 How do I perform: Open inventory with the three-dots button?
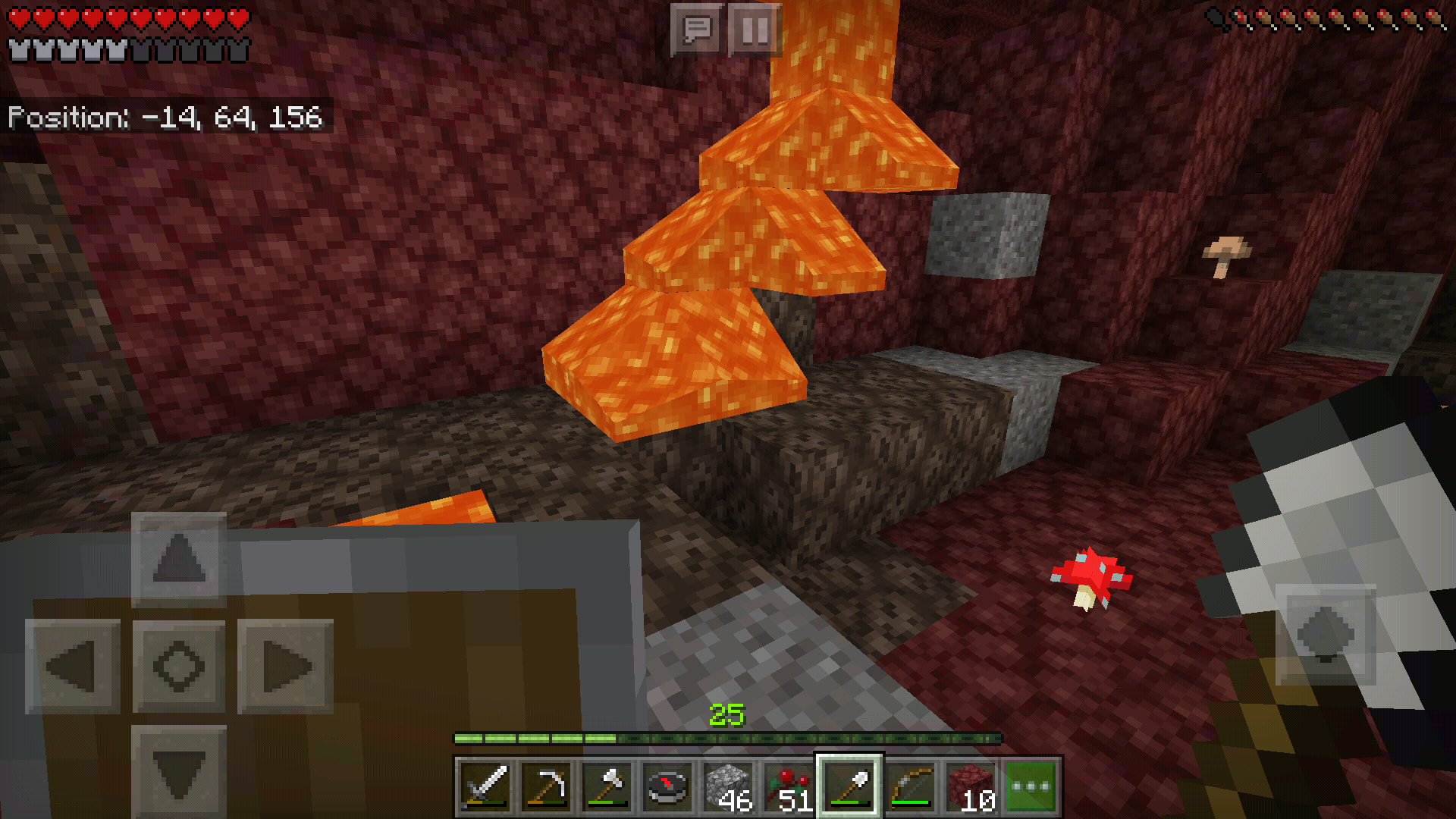click(1031, 786)
